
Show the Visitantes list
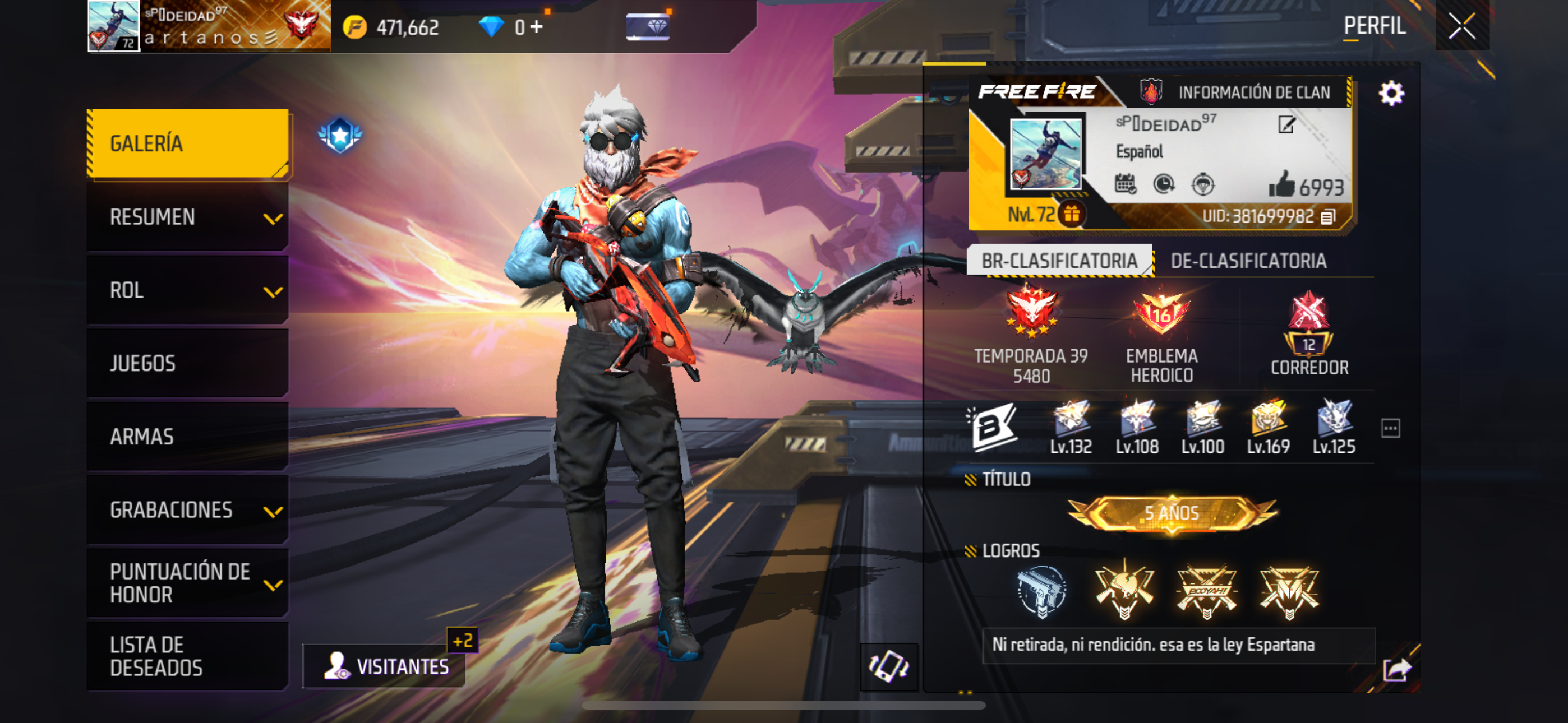coord(386,666)
